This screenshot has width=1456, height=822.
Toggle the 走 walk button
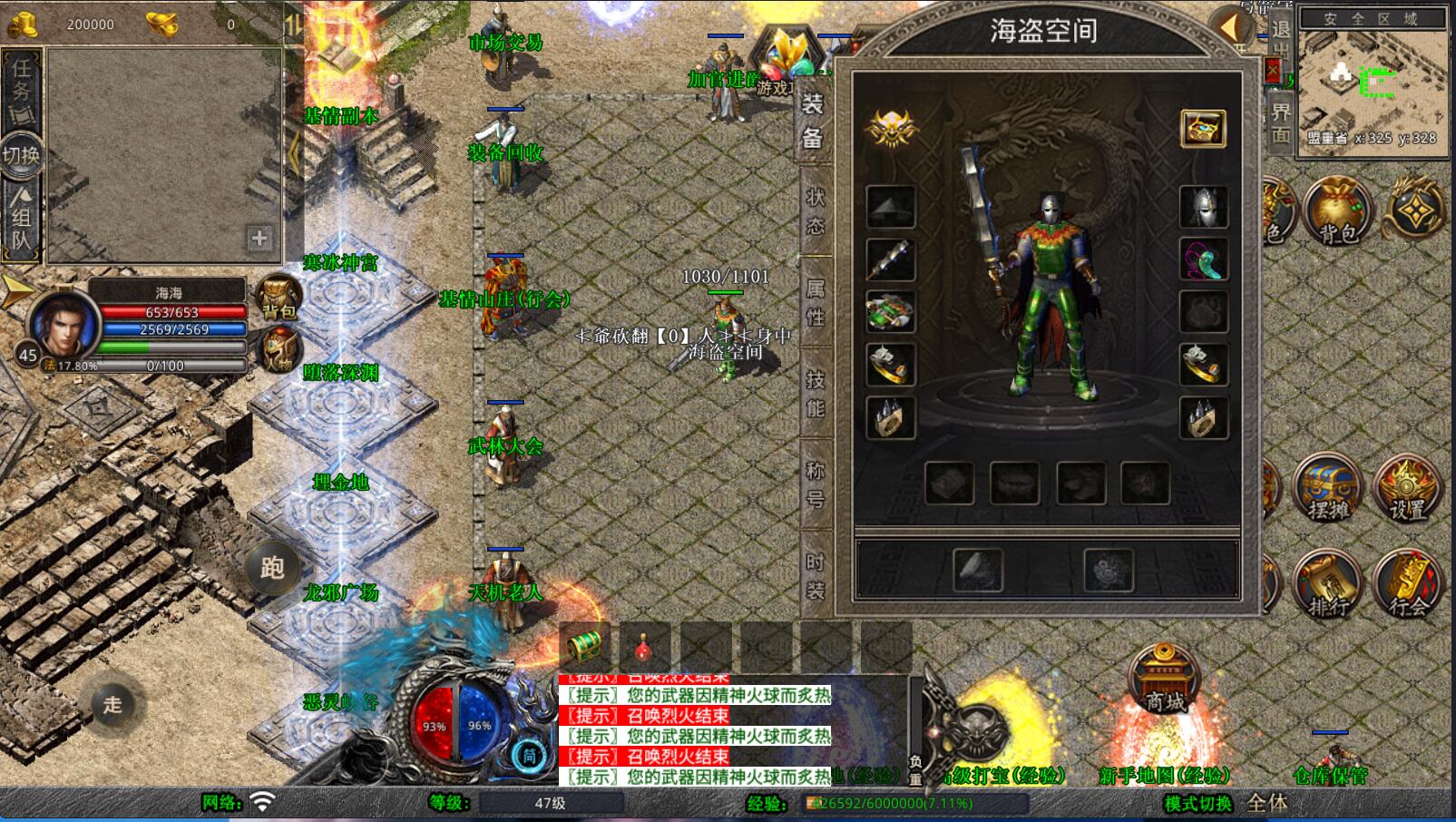112,704
